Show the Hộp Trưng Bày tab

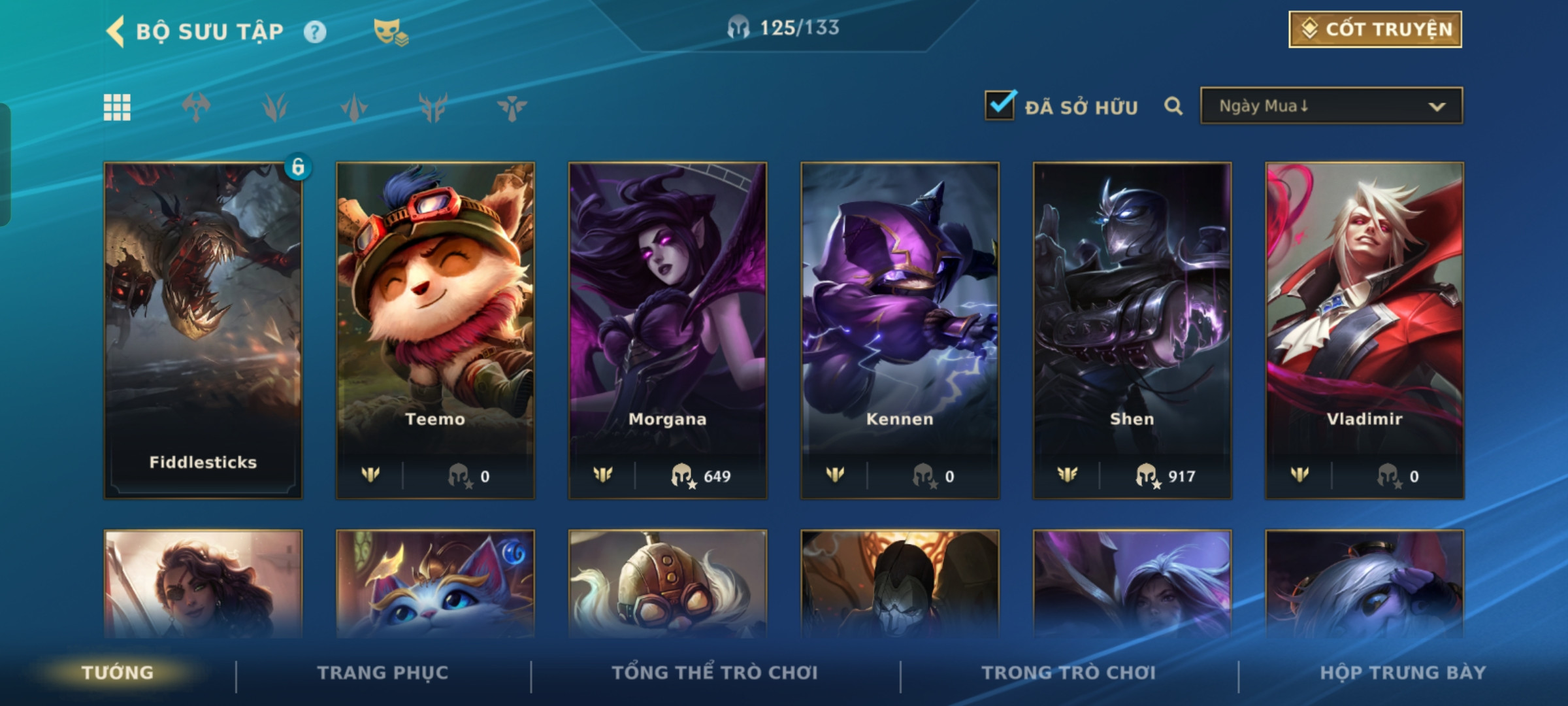pos(1403,673)
